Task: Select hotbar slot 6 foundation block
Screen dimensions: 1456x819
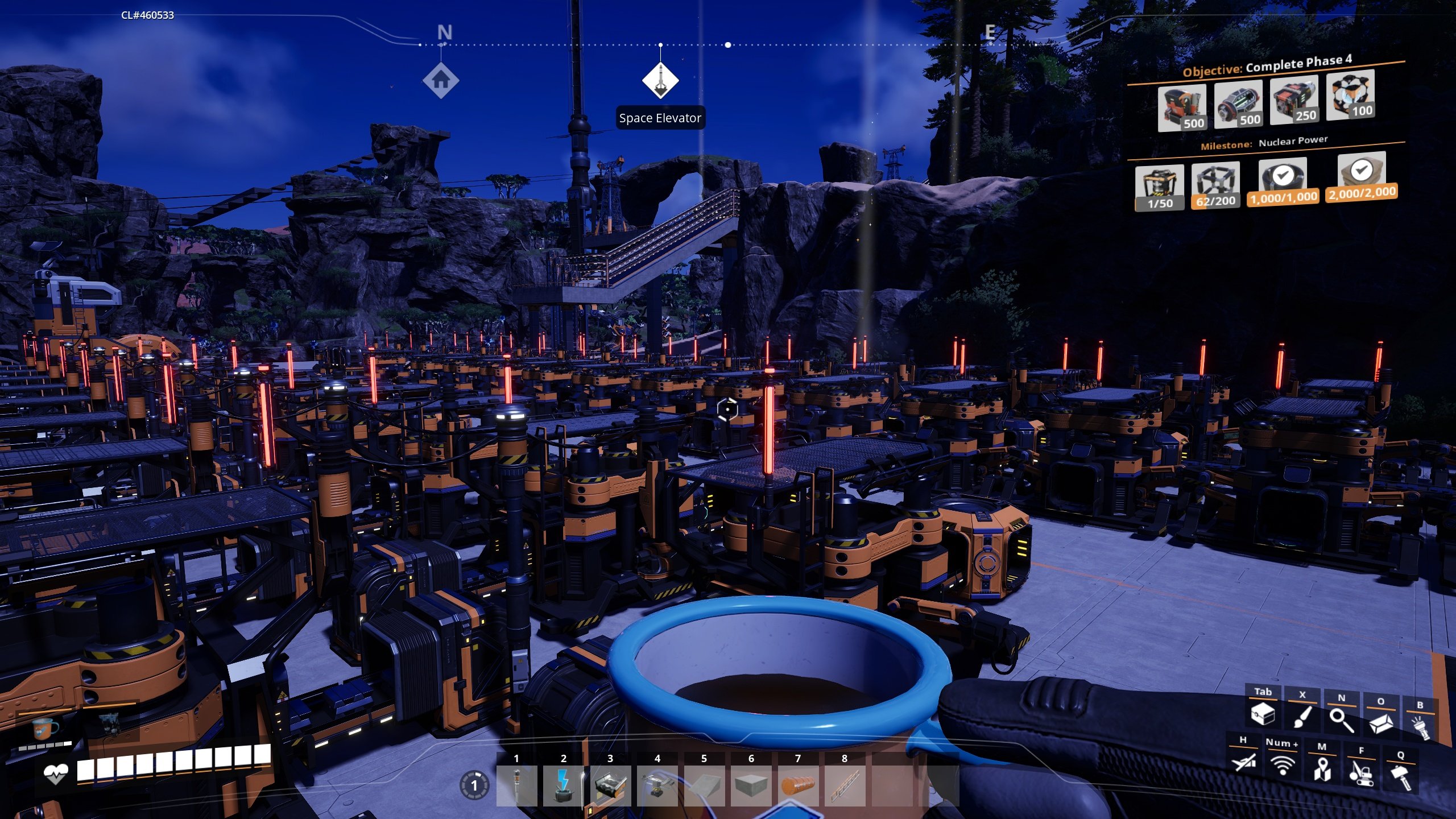Action: [x=751, y=786]
